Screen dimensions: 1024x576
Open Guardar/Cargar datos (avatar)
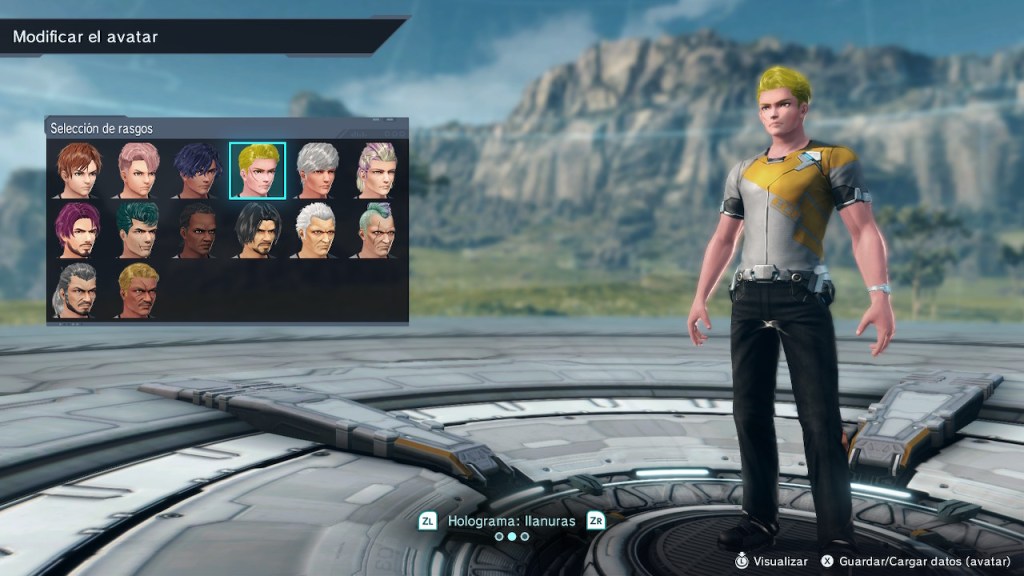tap(913, 561)
